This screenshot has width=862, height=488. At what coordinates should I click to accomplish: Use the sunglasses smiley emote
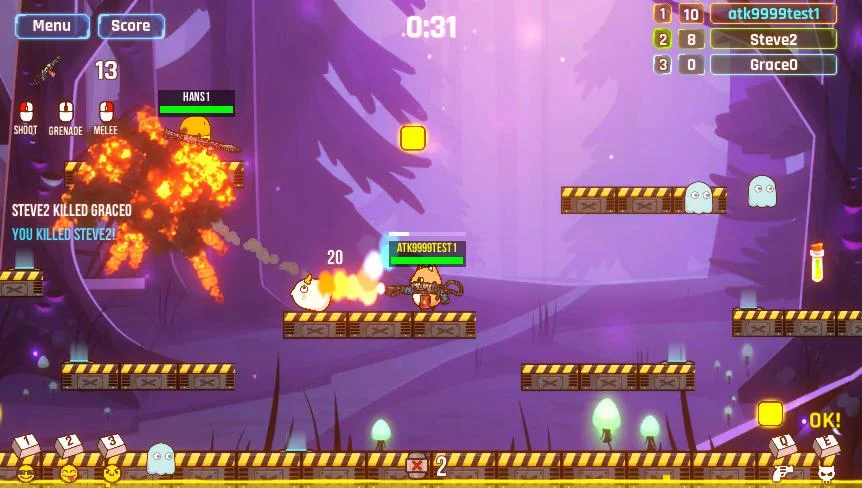coord(26,471)
